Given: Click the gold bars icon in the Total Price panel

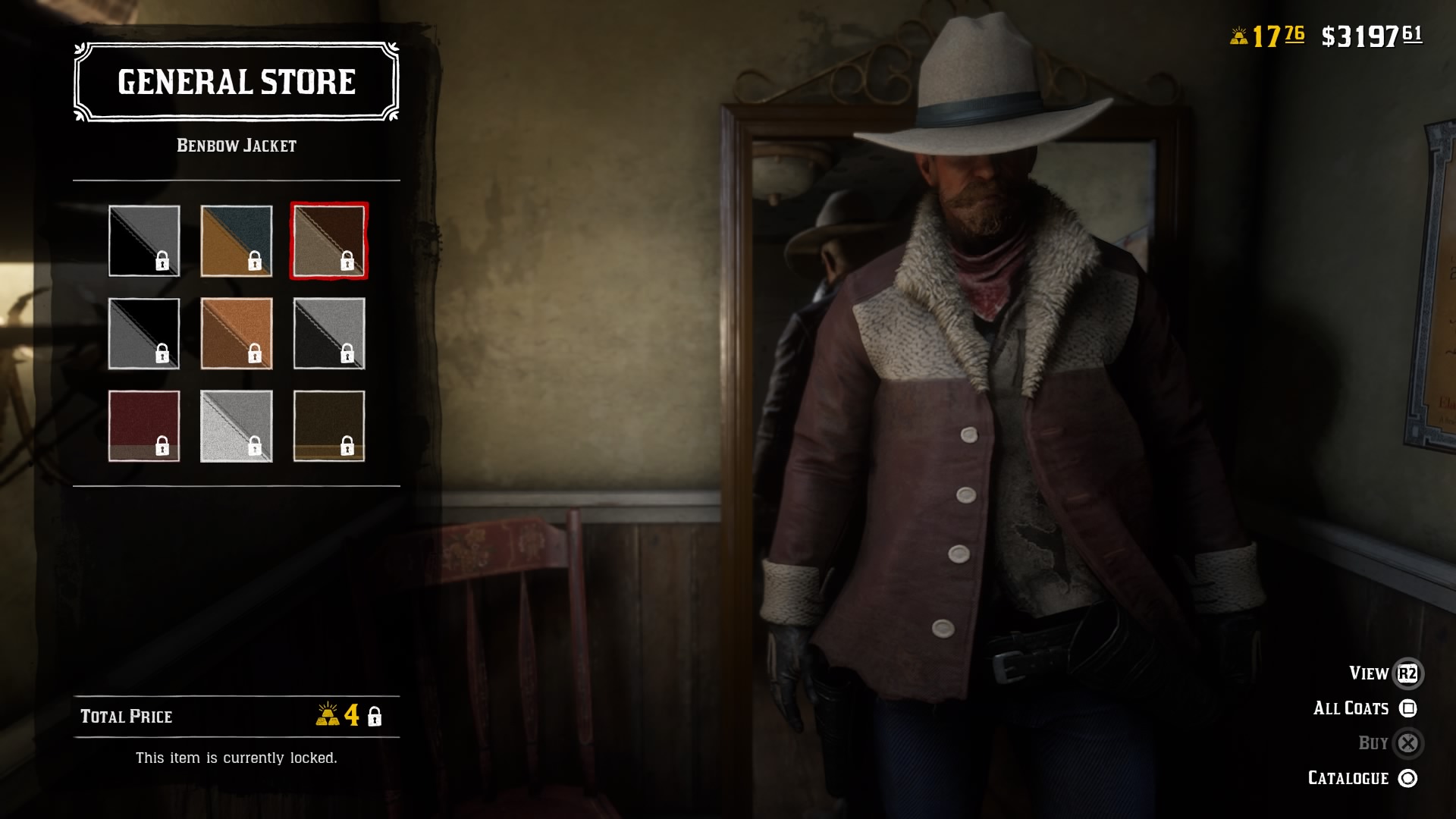Looking at the screenshot, I should pyautogui.click(x=328, y=716).
